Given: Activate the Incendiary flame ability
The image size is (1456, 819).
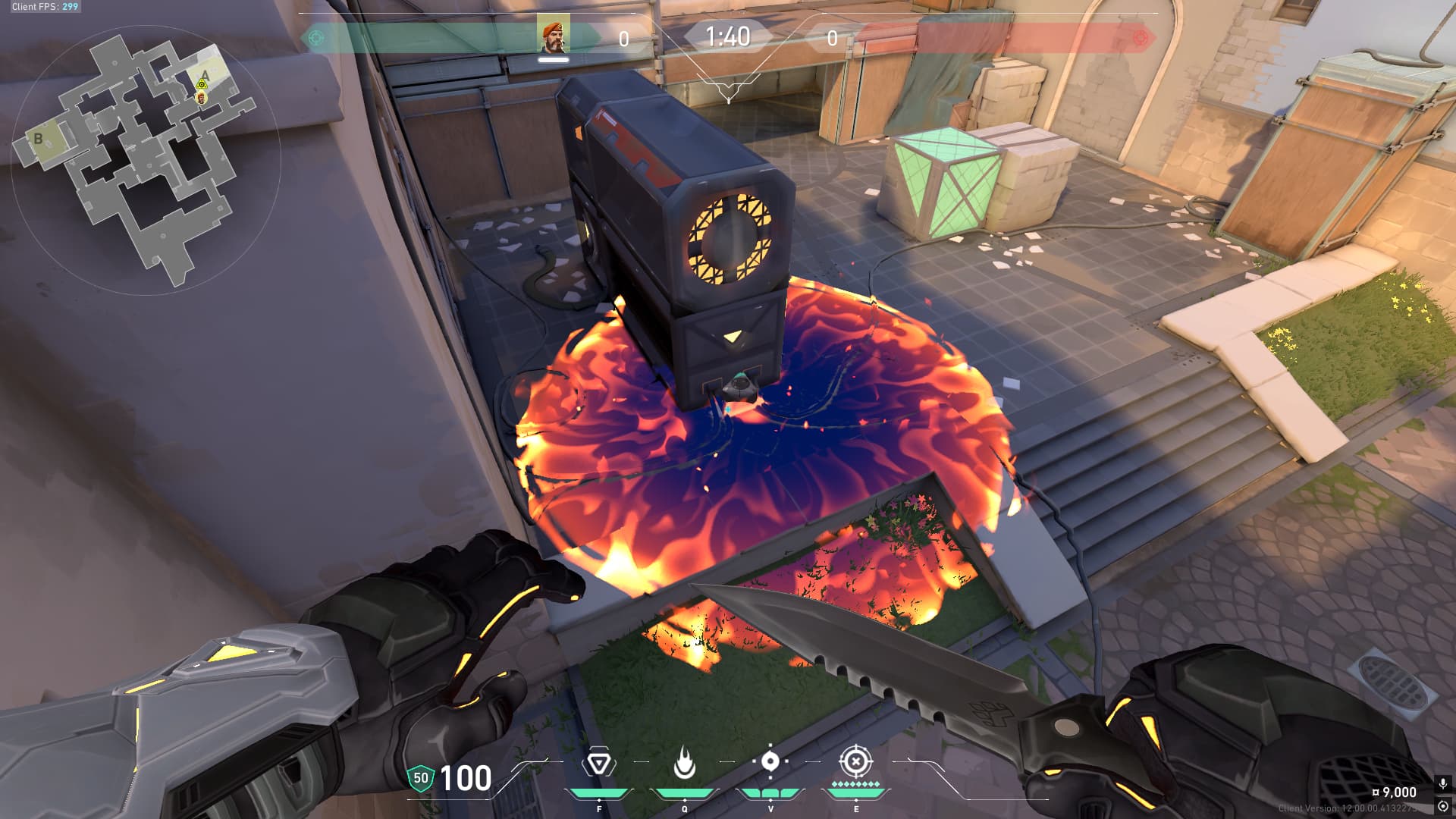Looking at the screenshot, I should point(684,763).
